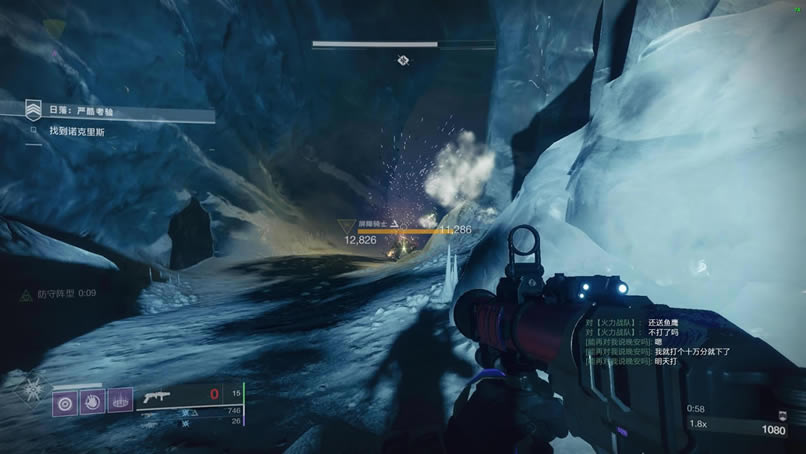
Task: Use the class ability barricade icon
Action: point(120,402)
